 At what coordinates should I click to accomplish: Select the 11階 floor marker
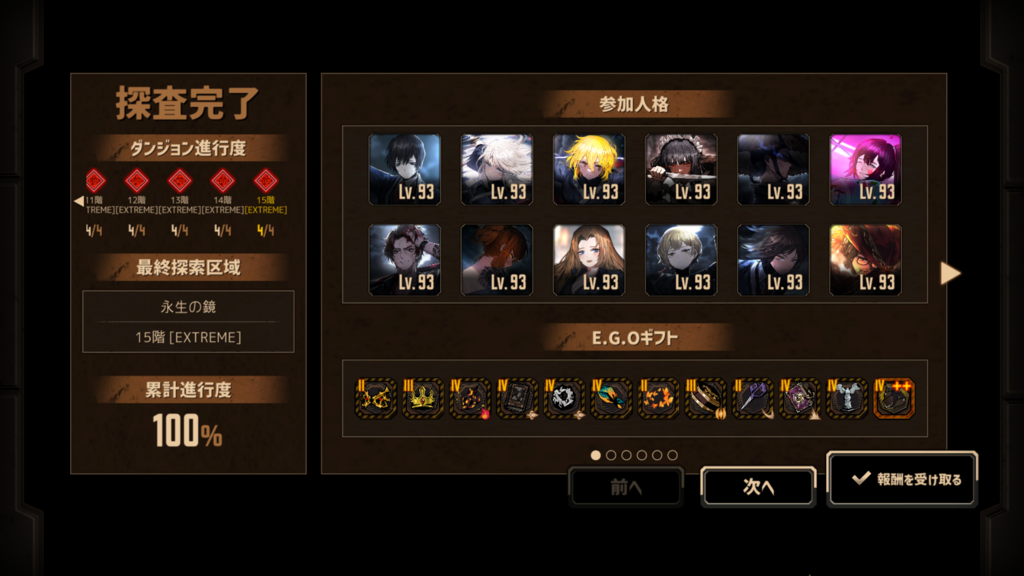95,182
